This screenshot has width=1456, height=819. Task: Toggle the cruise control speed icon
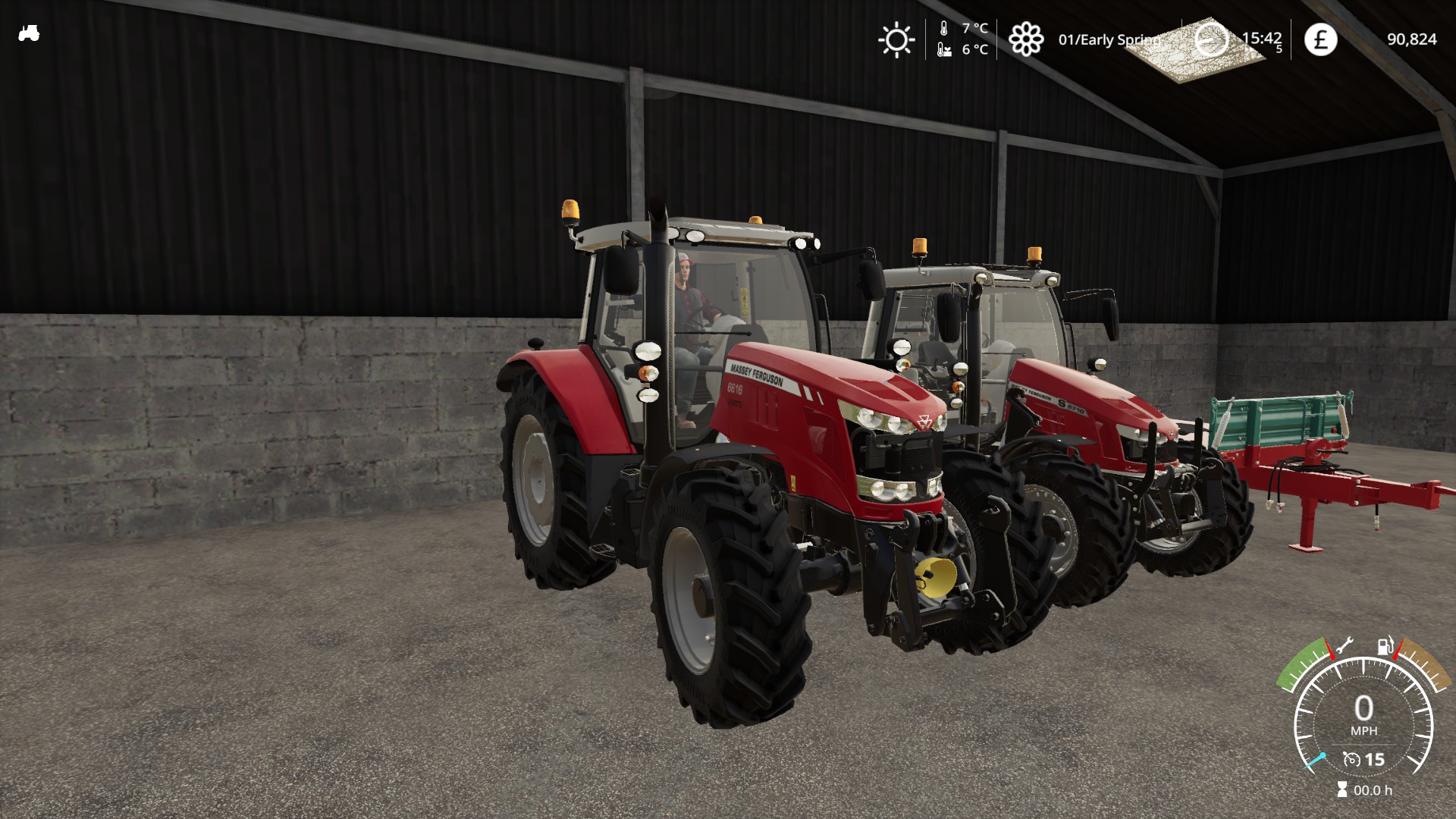pos(1351,759)
